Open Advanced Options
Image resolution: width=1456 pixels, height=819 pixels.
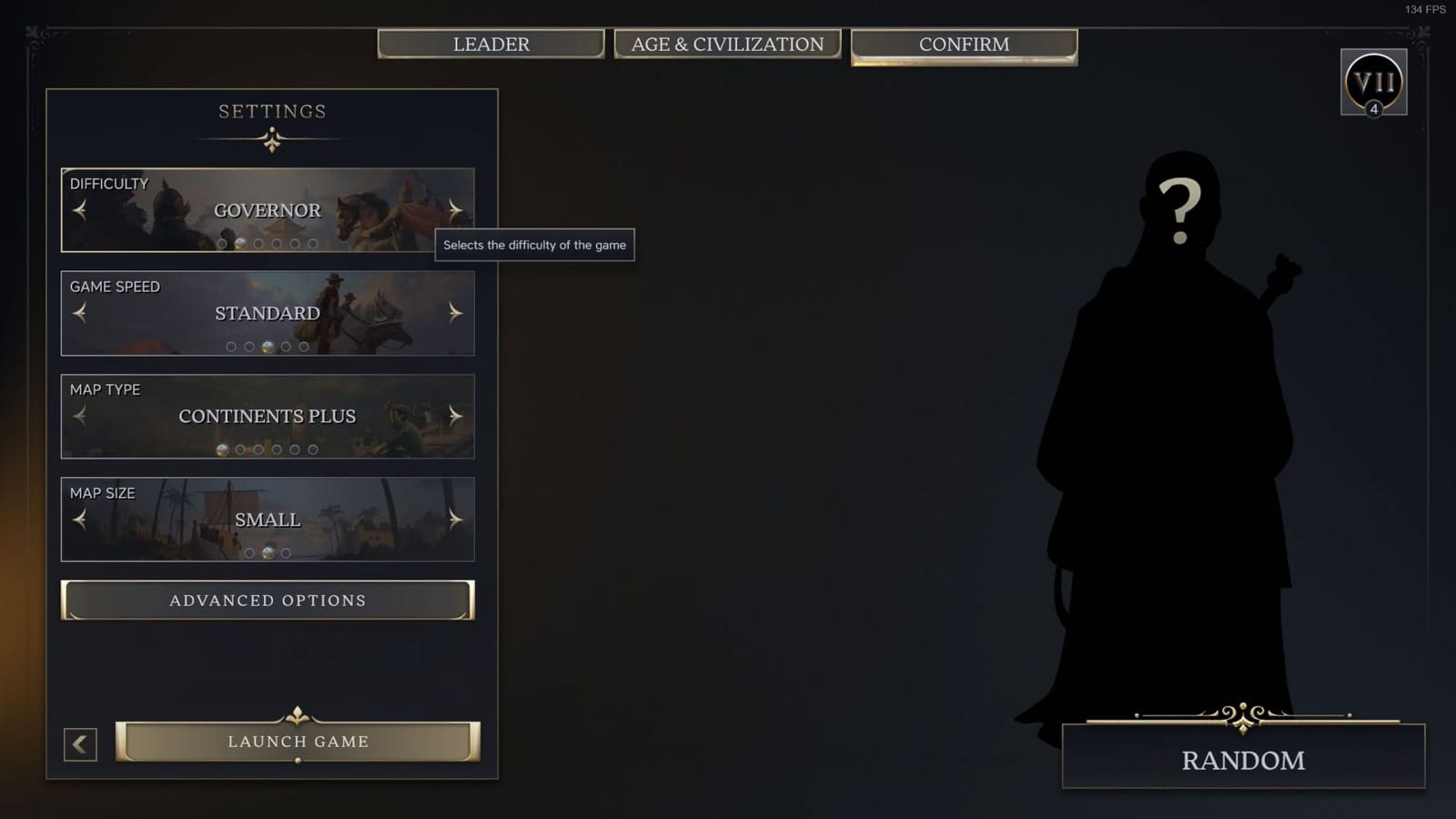pos(267,600)
